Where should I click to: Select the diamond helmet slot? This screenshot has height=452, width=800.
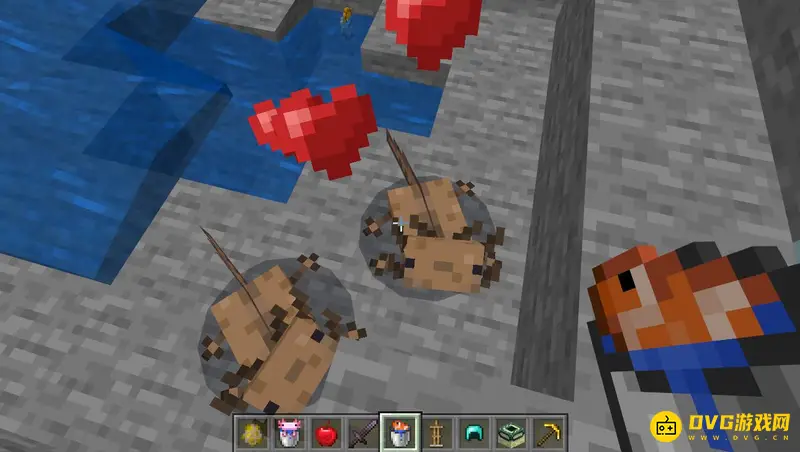pos(473,433)
